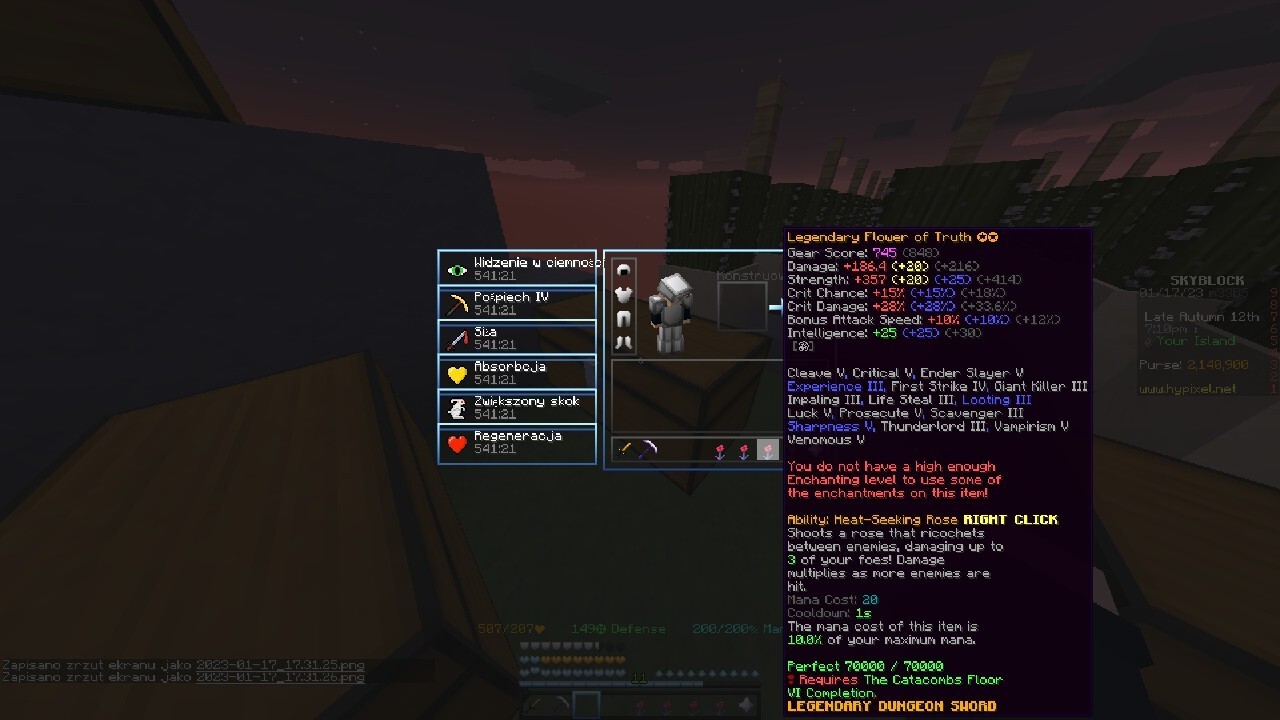This screenshot has width=1280, height=720.
Task: Select the Absorbcja yellow heart icon
Action: click(455, 372)
